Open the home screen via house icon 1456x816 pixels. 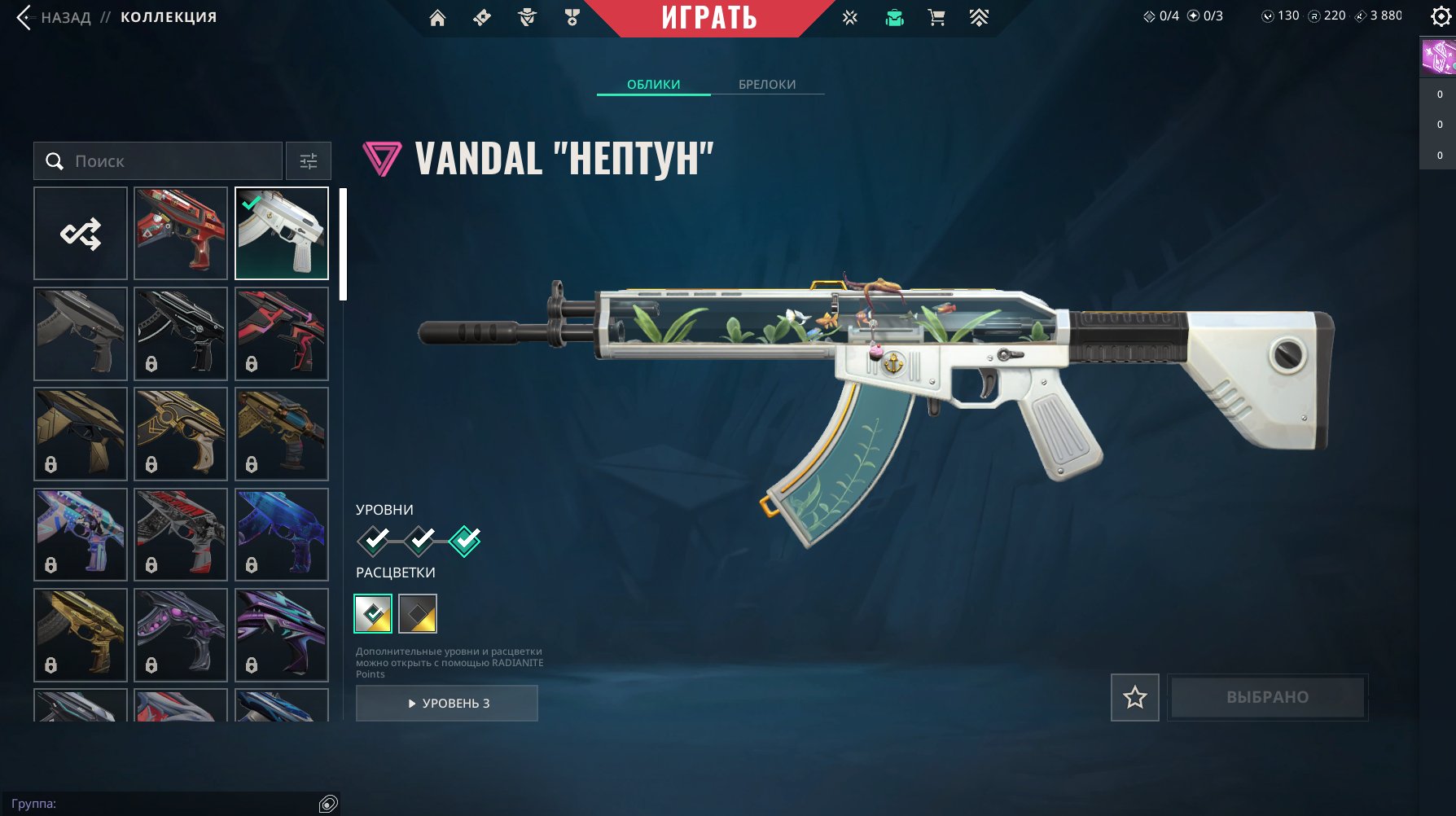click(x=436, y=16)
